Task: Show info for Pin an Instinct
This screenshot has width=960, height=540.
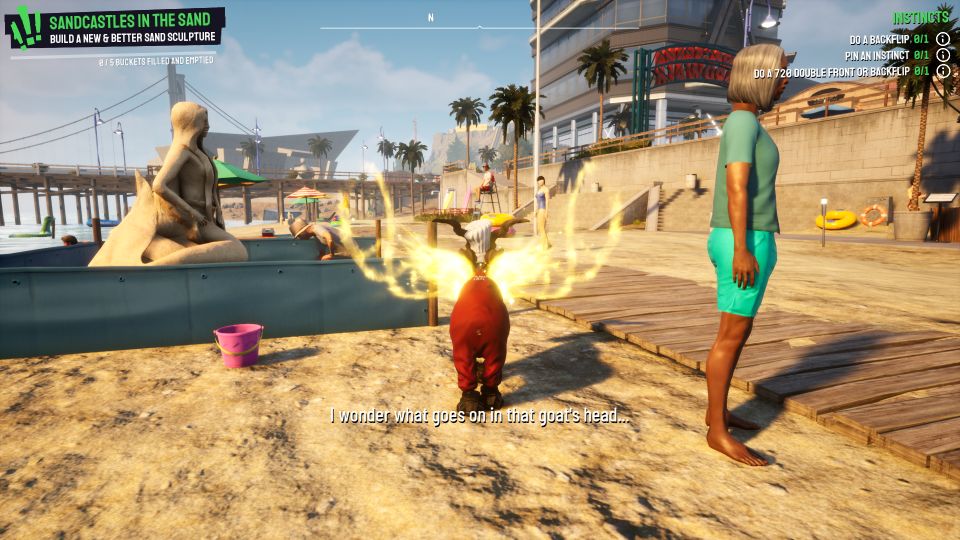Action: [x=942, y=56]
